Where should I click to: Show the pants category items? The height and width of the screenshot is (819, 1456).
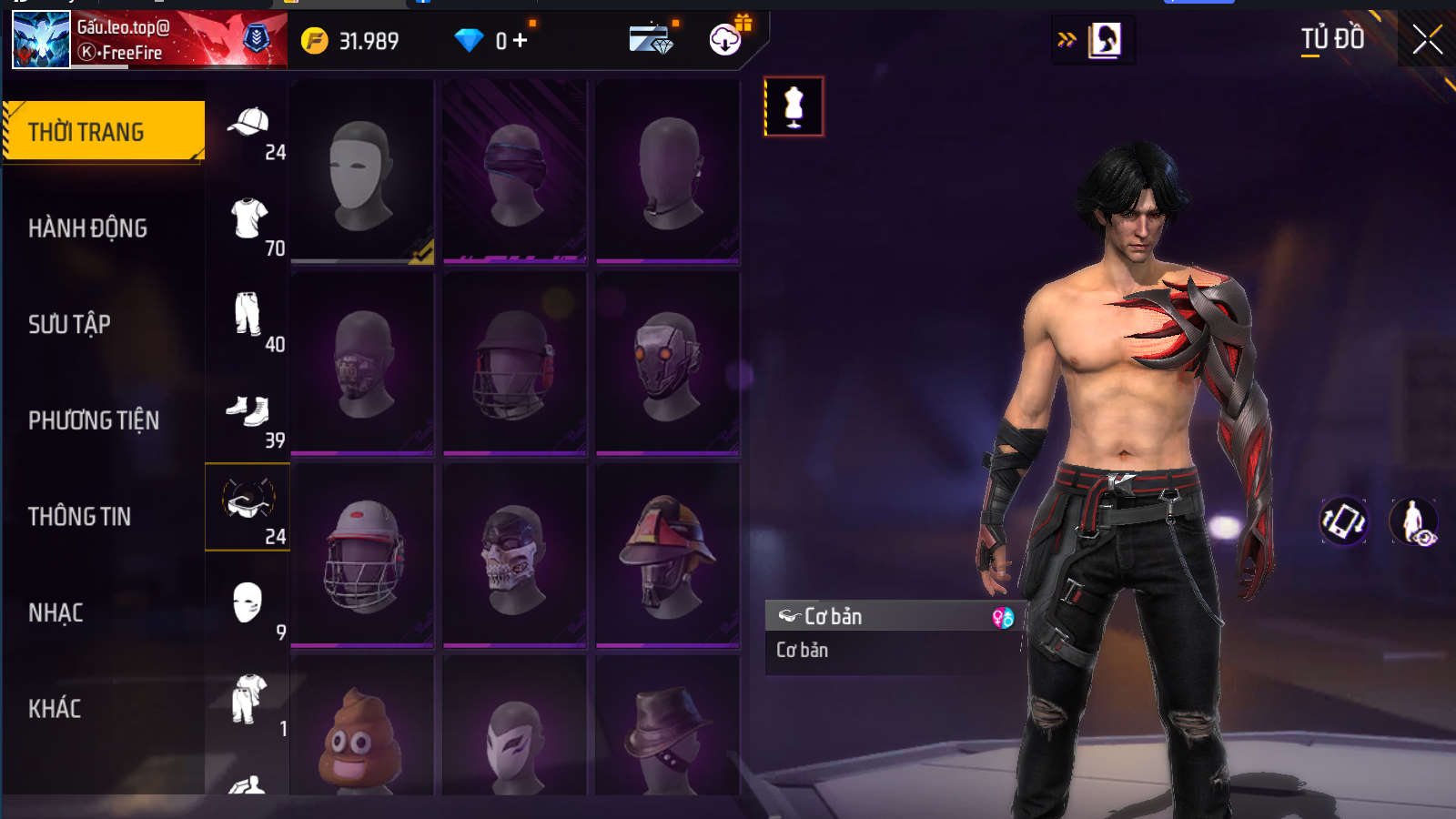tap(248, 316)
